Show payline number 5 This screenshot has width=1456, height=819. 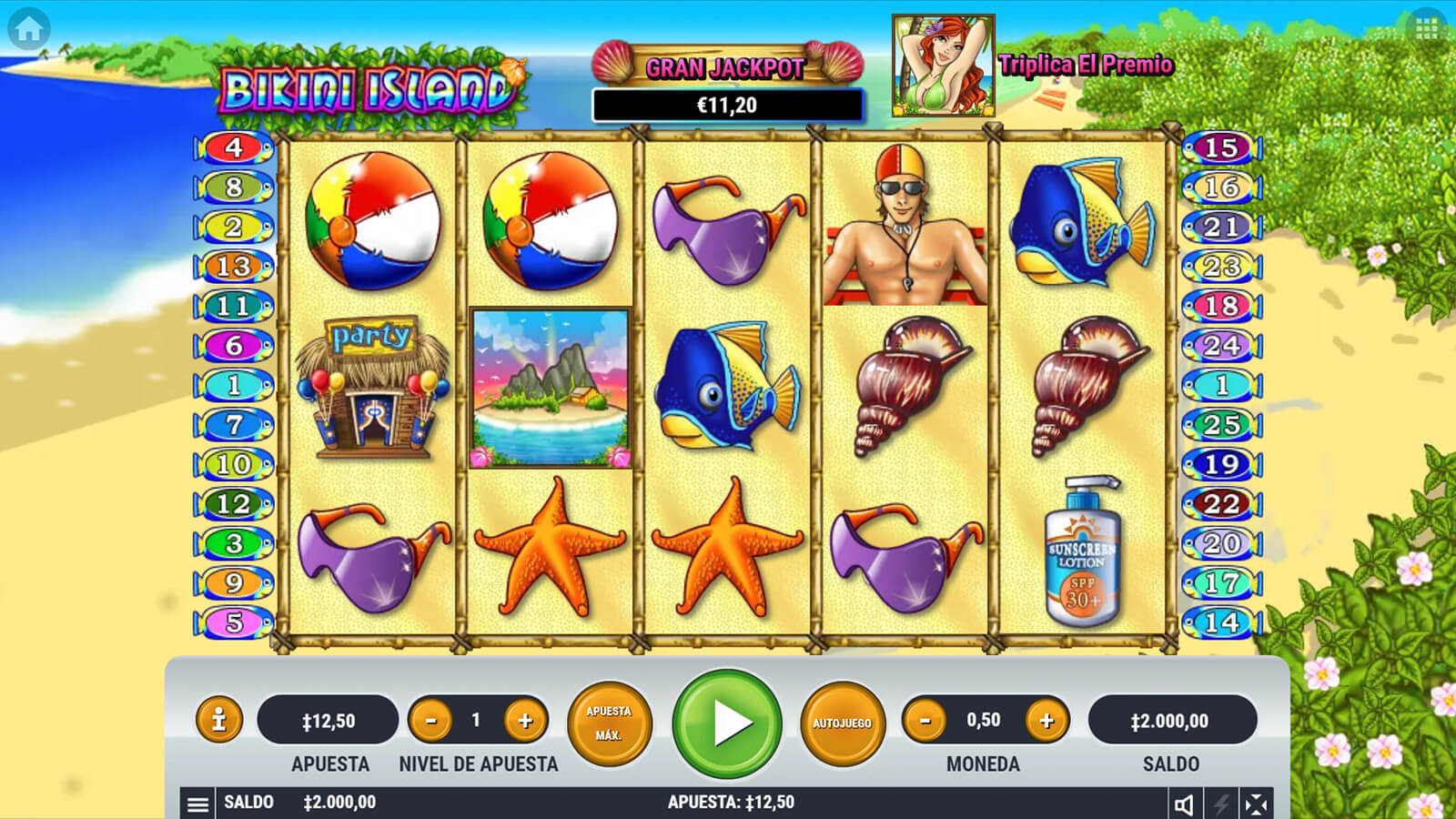[234, 622]
